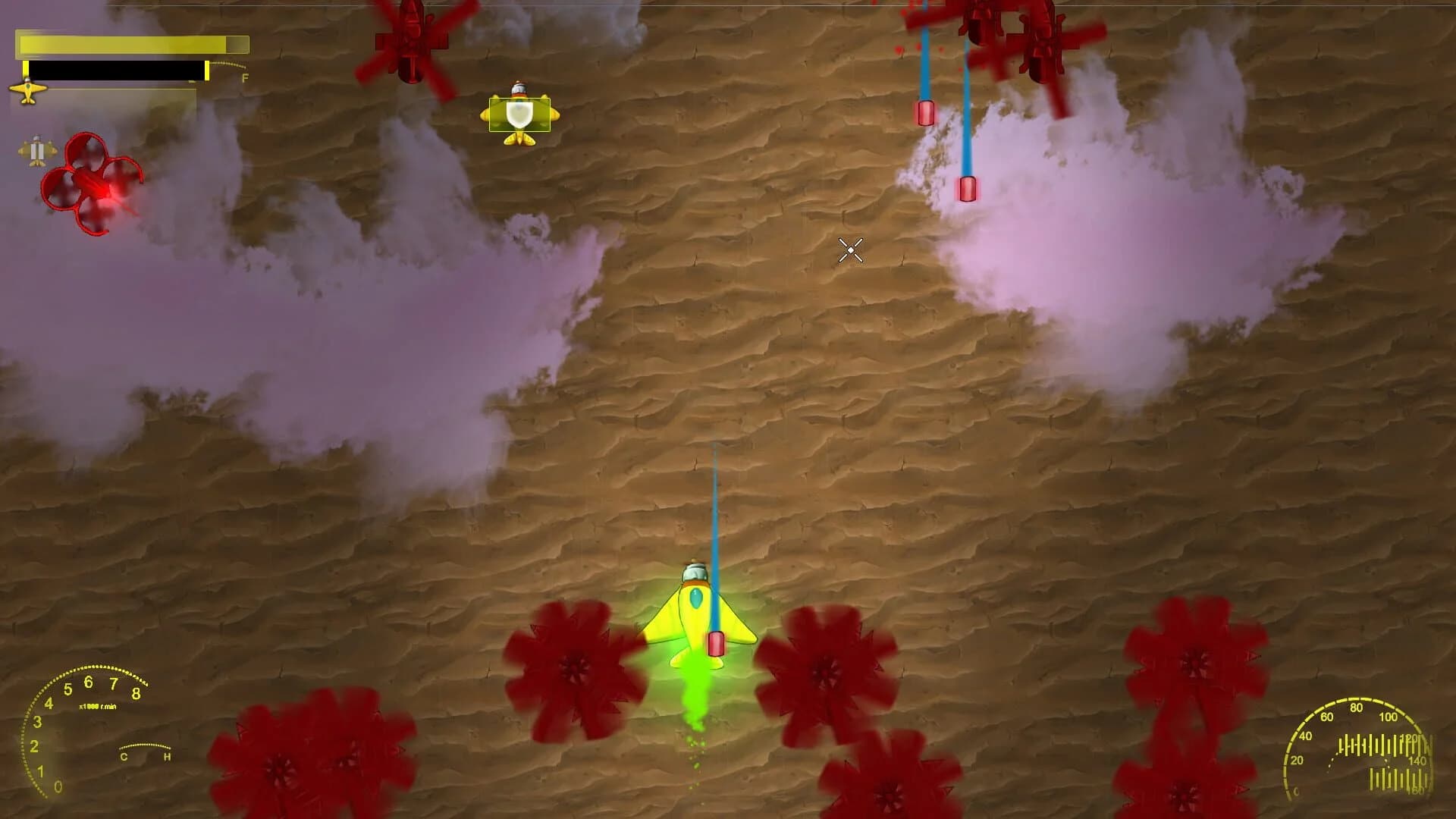This screenshot has width=1456, height=819.
Task: Click the F marker on the fuel gauge
Action: pos(243,77)
